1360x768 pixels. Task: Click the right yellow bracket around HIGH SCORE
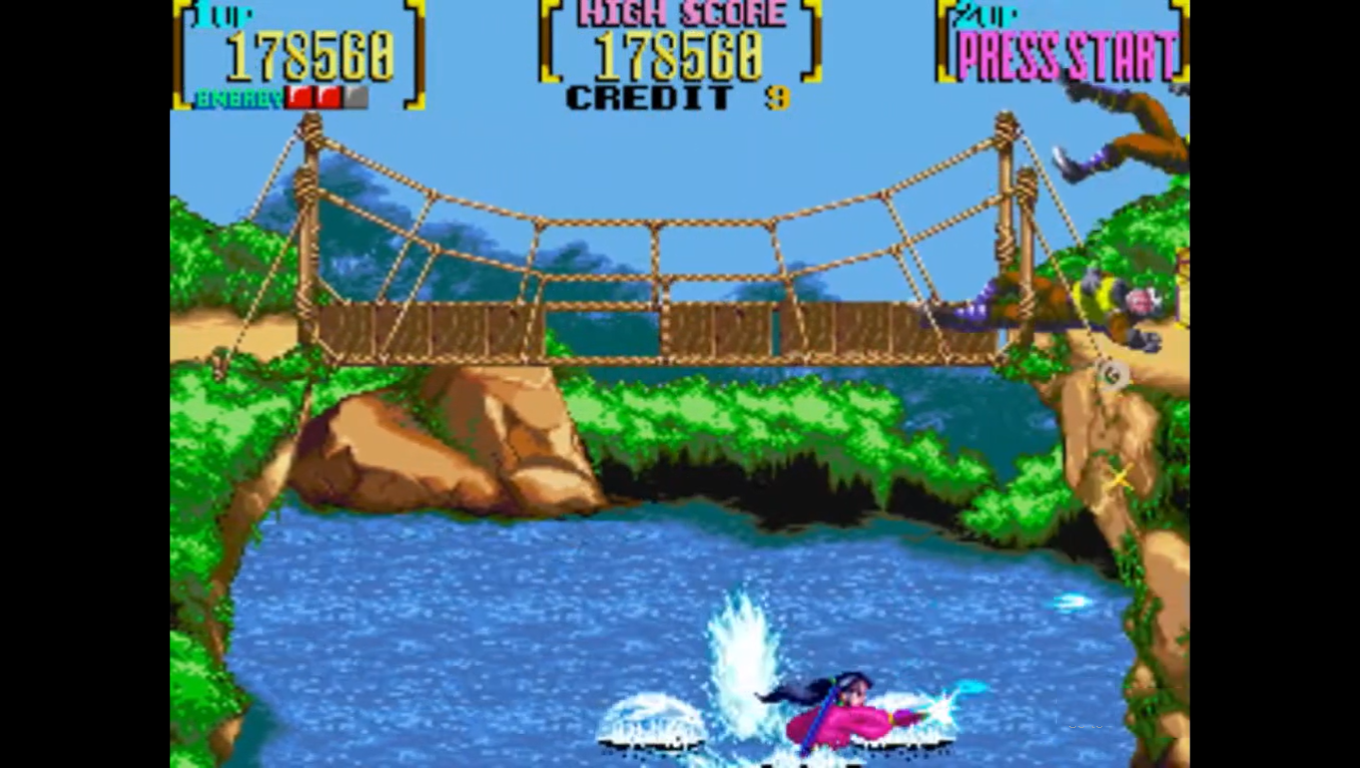pos(810,40)
